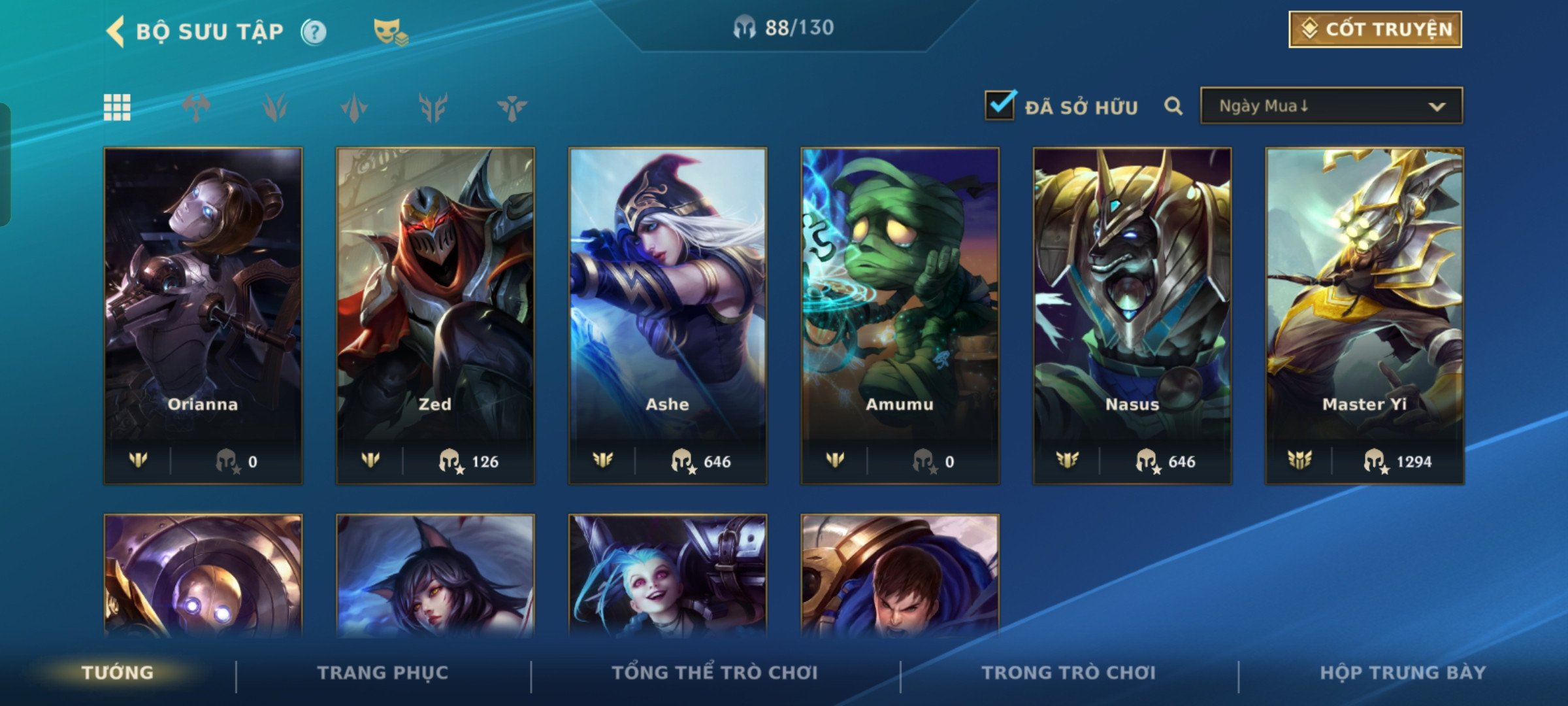Pick the Nasus champion card

[1132, 315]
